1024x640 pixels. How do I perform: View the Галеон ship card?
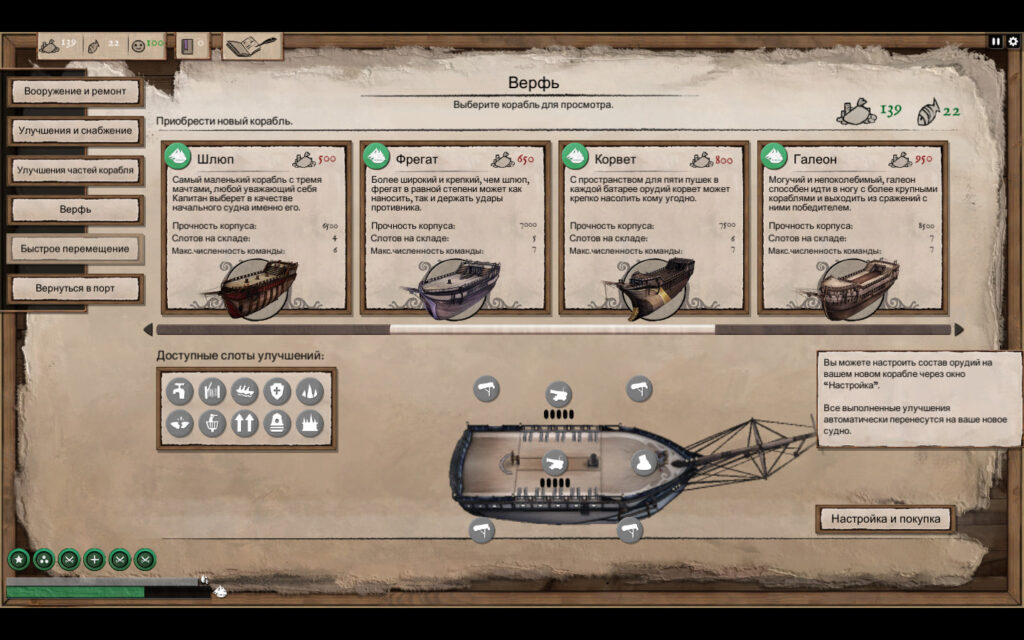[x=852, y=227]
